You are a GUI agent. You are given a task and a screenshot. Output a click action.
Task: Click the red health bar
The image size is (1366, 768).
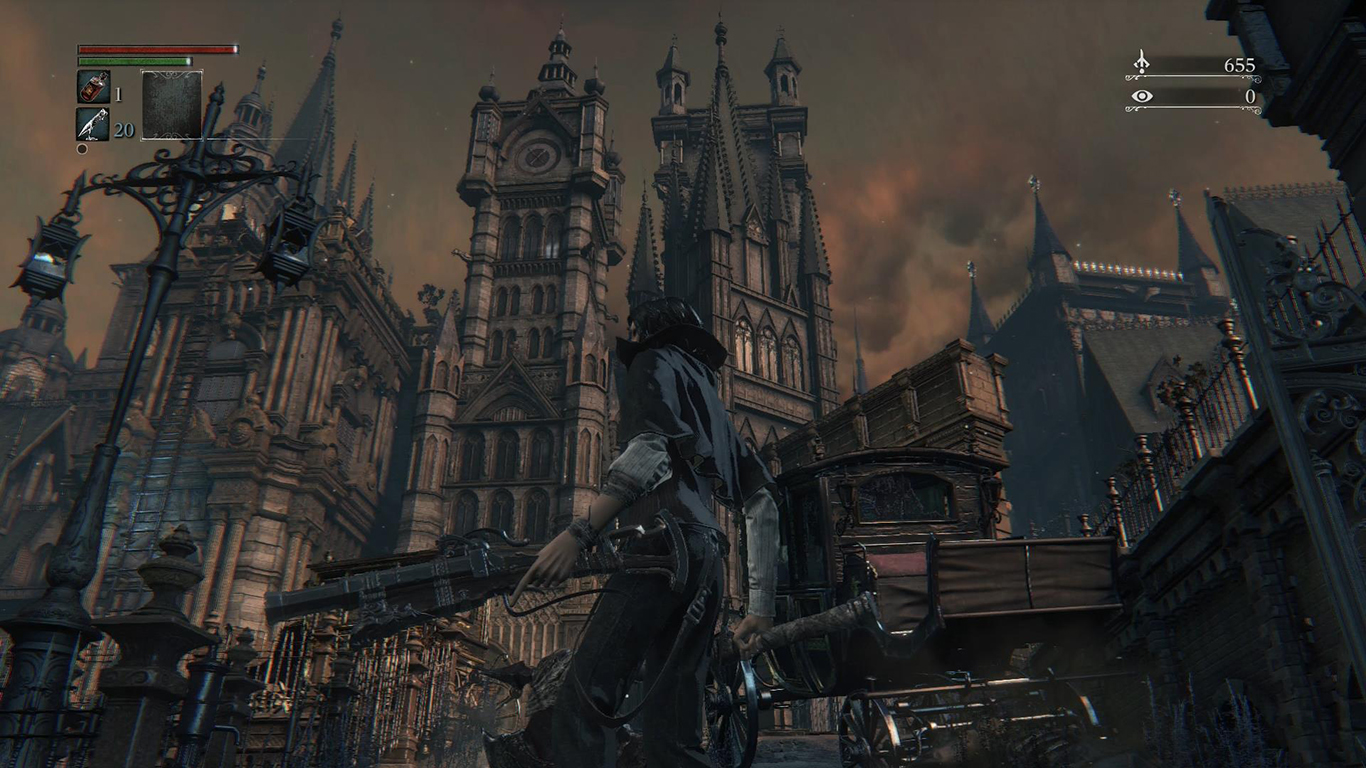[157, 49]
